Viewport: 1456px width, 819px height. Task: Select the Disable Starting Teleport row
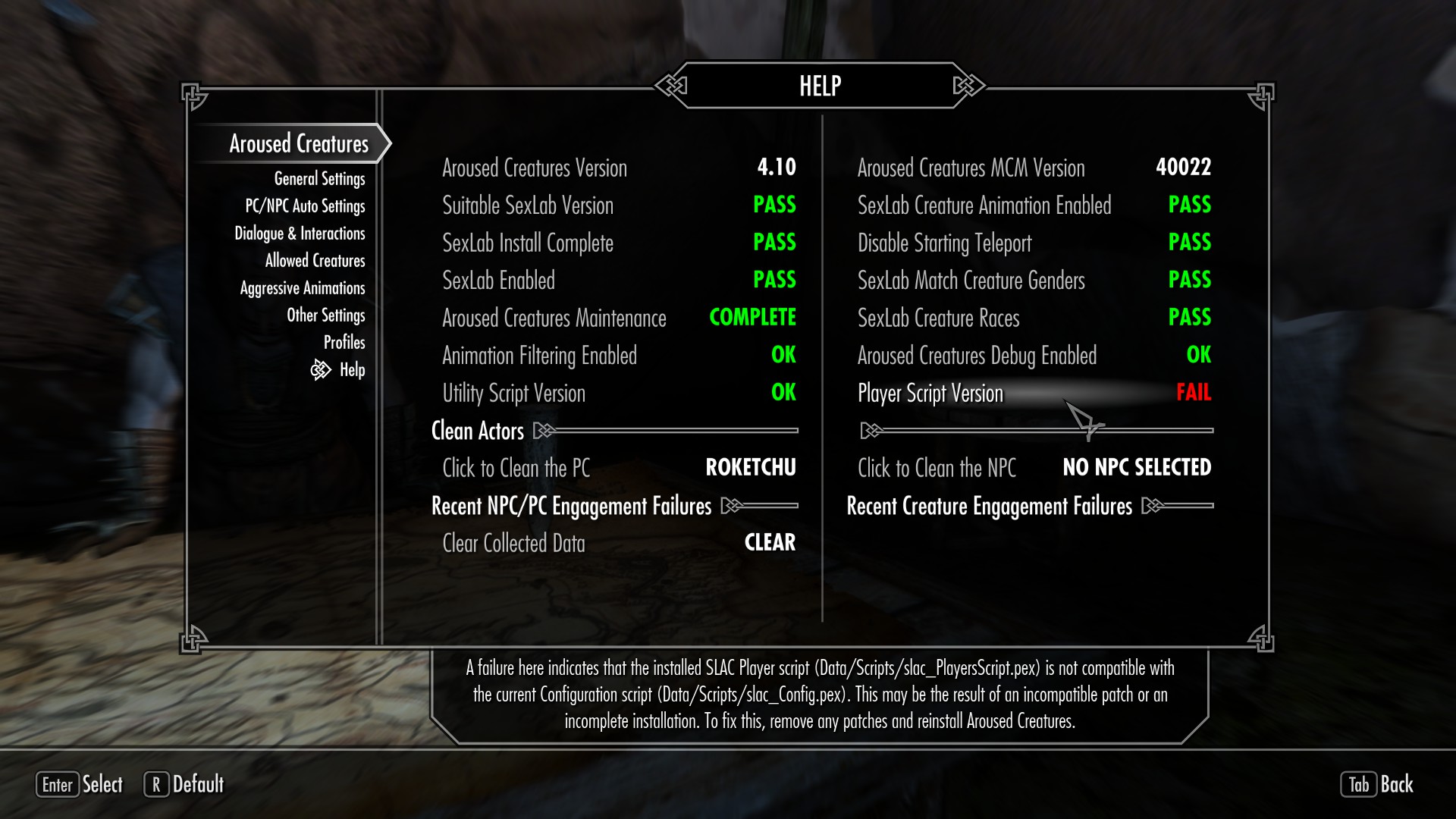(1034, 243)
